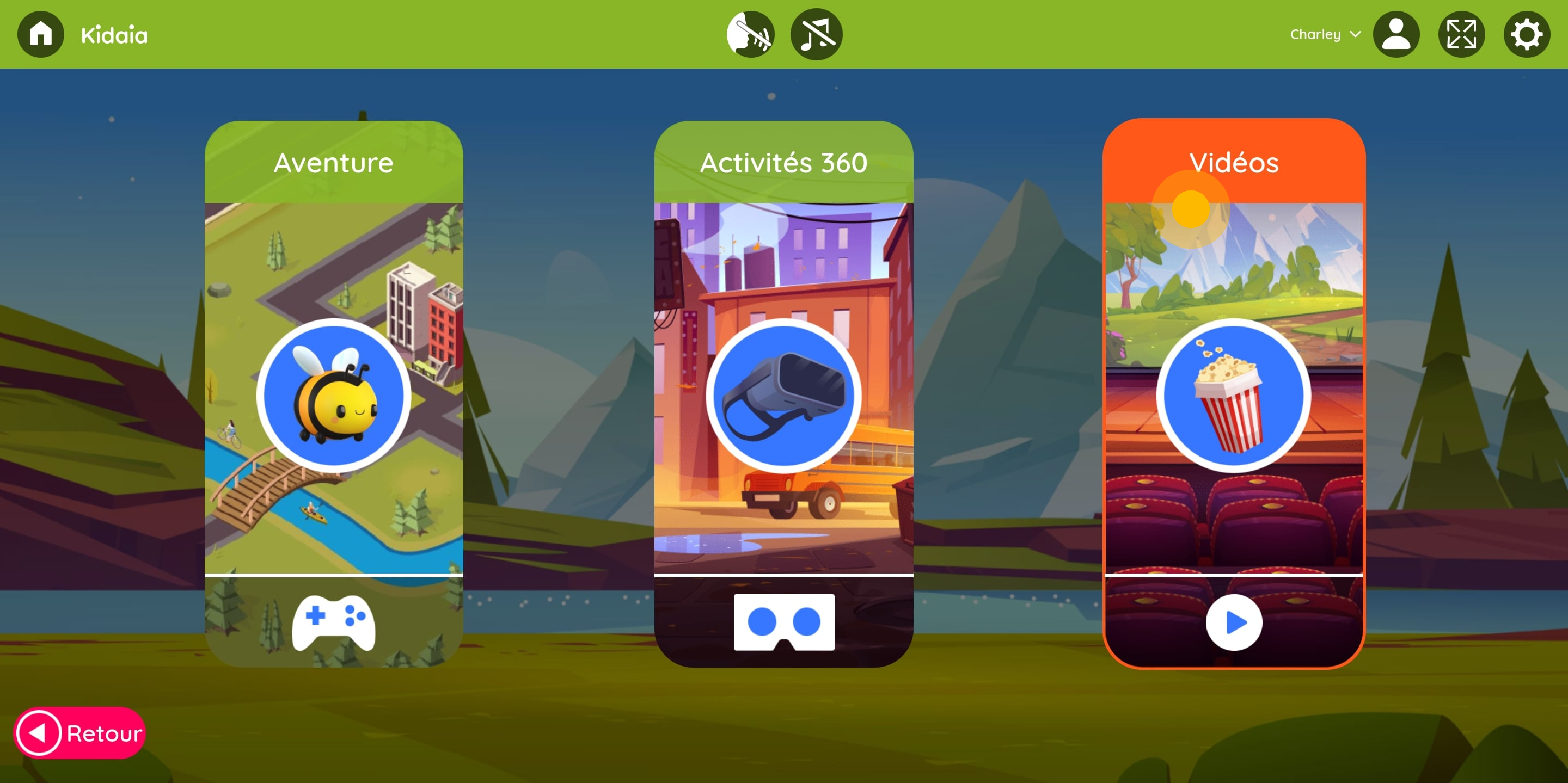Mute the voice narration with the speech icon
The height and width of the screenshot is (783, 1568).
point(749,34)
